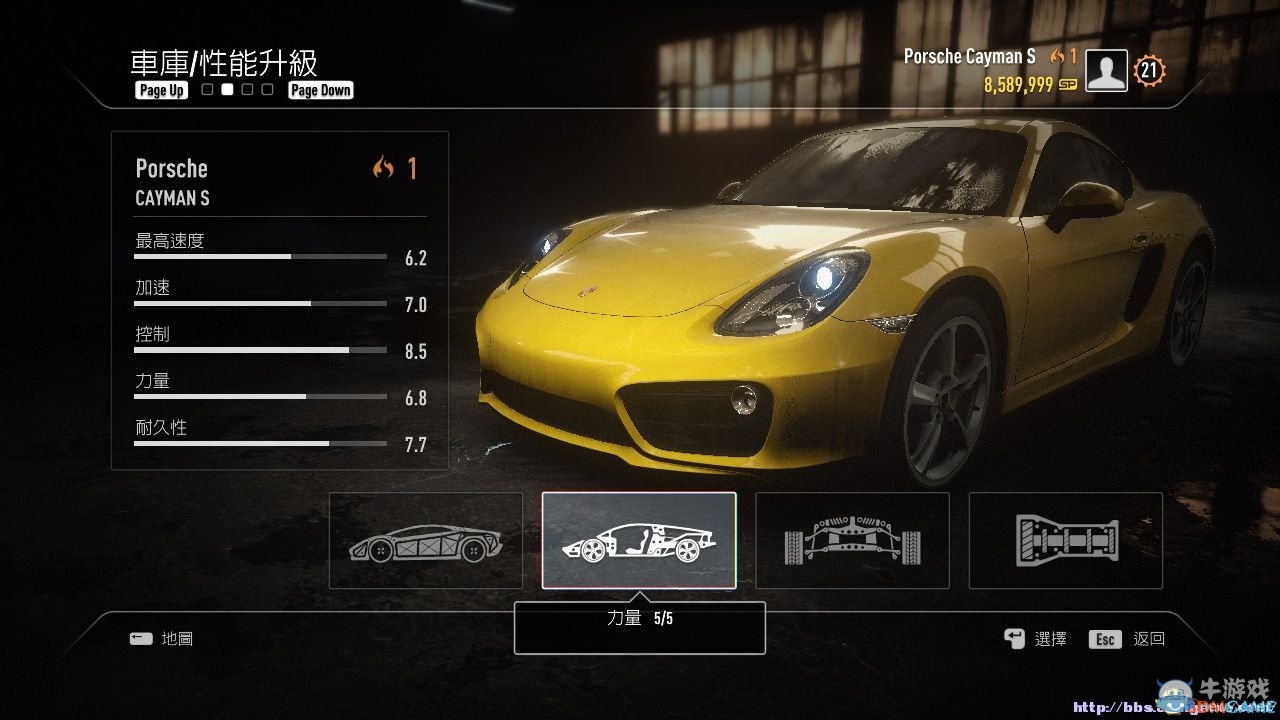
Task: Select the car body frame upgrade tile
Action: point(426,540)
